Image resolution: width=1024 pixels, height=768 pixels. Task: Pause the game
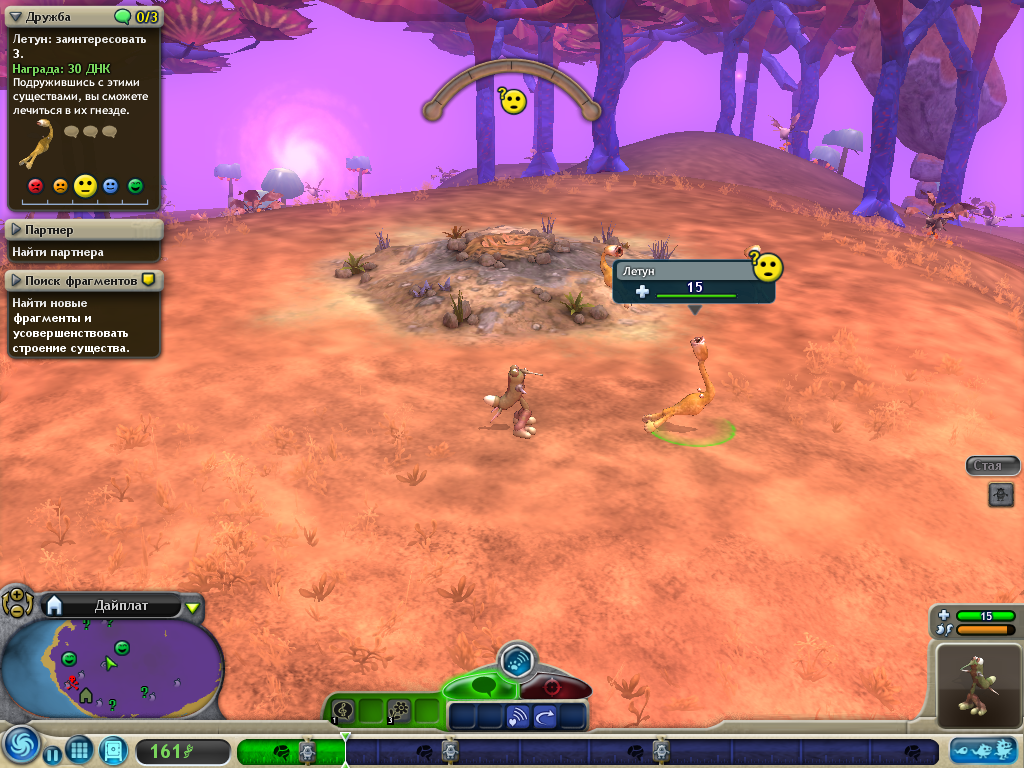pos(52,753)
